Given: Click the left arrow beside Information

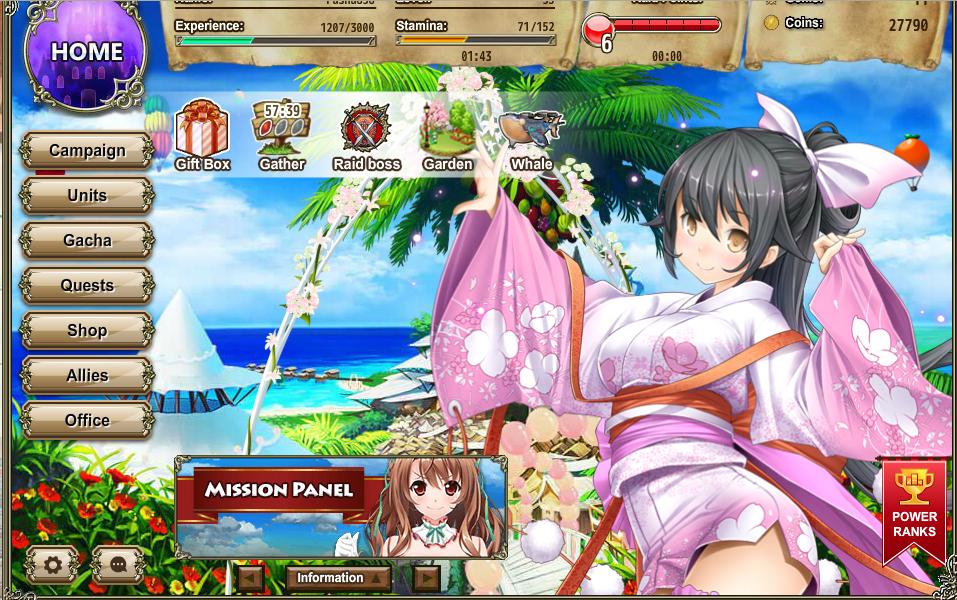Looking at the screenshot, I should 250,578.
